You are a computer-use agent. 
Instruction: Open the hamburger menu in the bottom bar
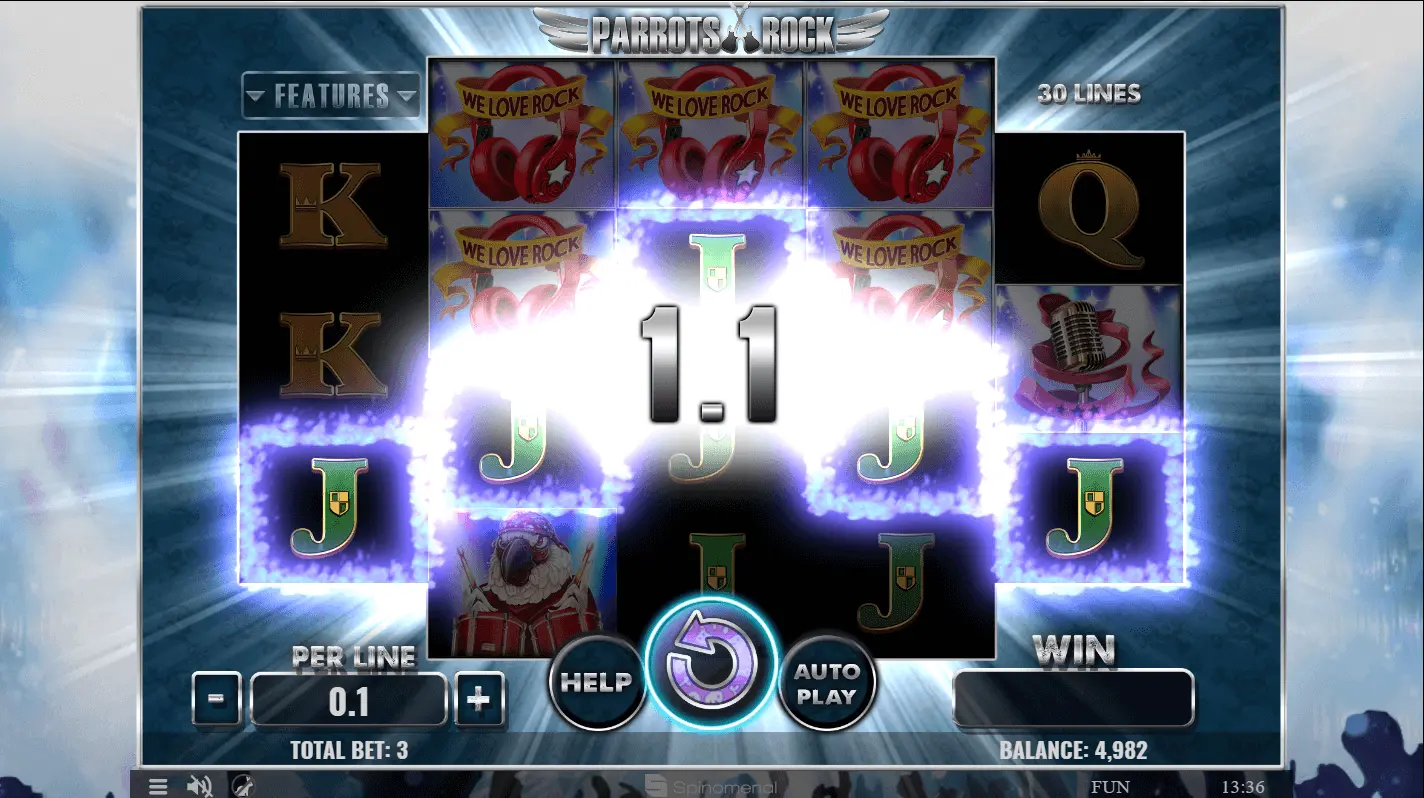click(158, 786)
